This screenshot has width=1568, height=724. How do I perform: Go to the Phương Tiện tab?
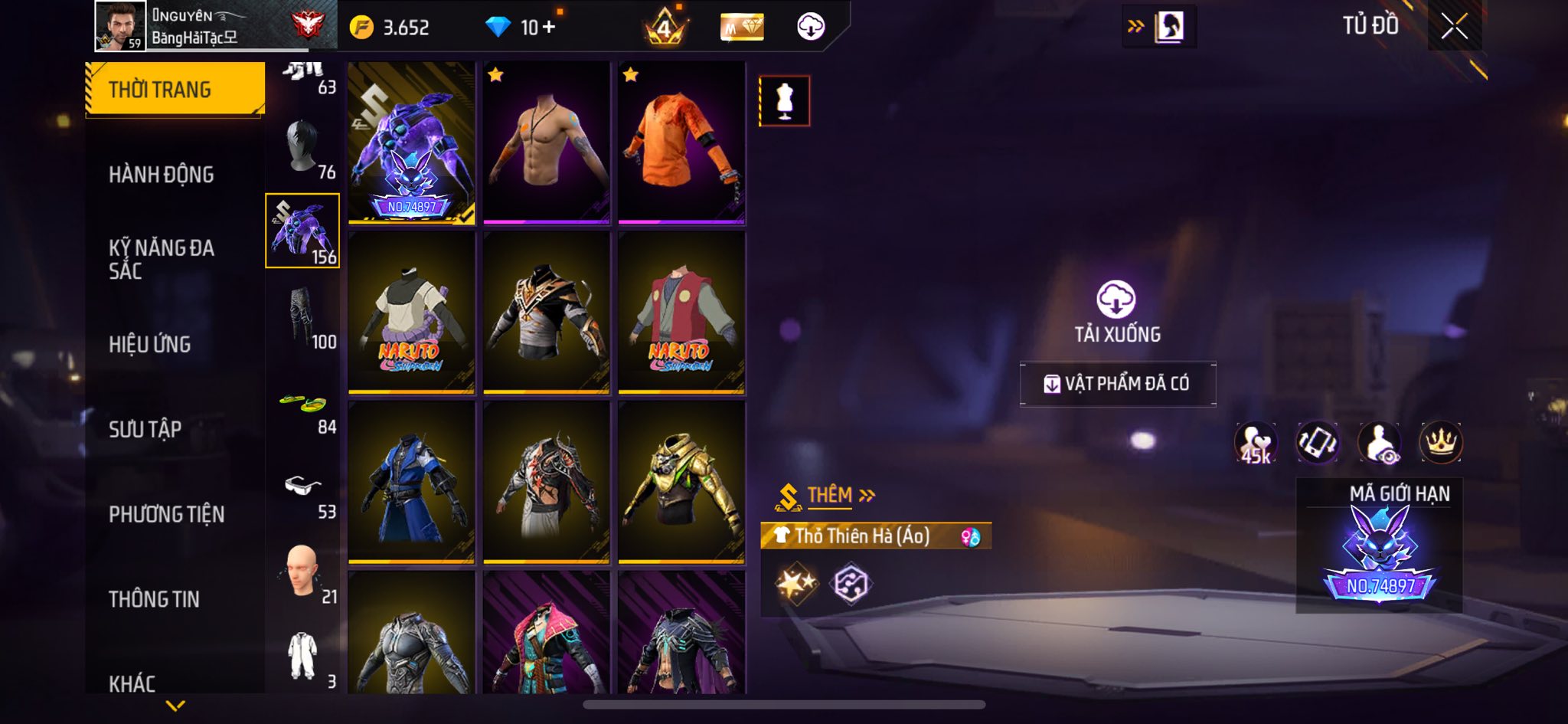[166, 514]
